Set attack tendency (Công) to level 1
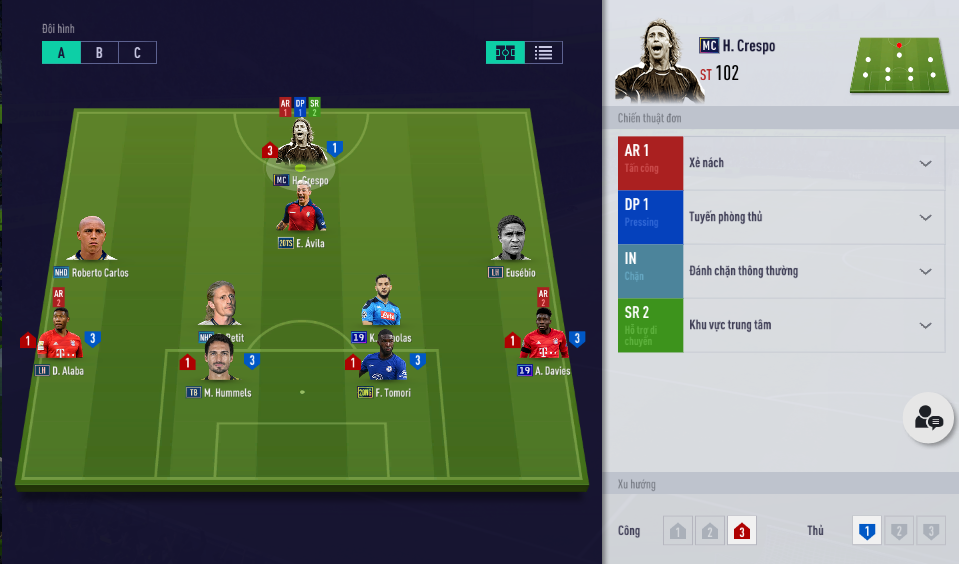Image resolution: width=959 pixels, height=564 pixels. coord(678,532)
